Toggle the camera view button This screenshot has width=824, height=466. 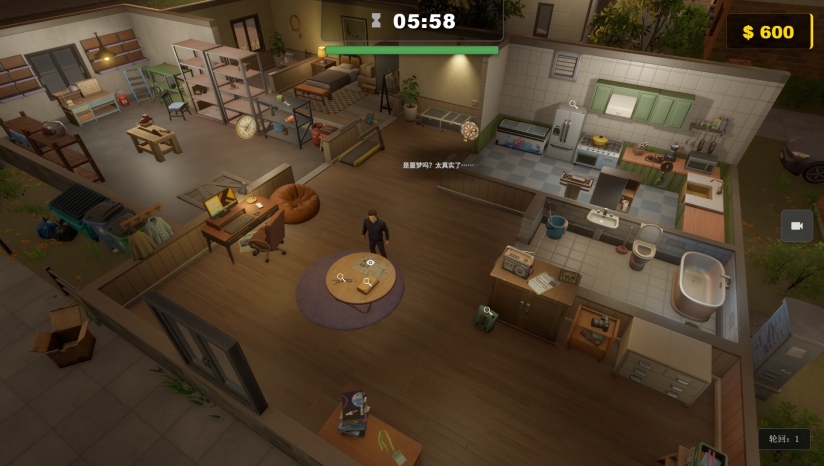[x=797, y=226]
